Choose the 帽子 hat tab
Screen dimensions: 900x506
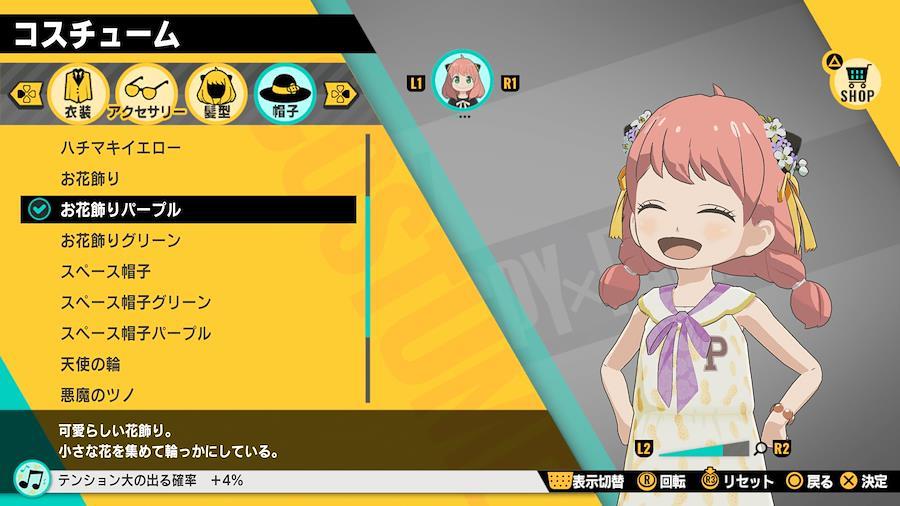pos(285,94)
